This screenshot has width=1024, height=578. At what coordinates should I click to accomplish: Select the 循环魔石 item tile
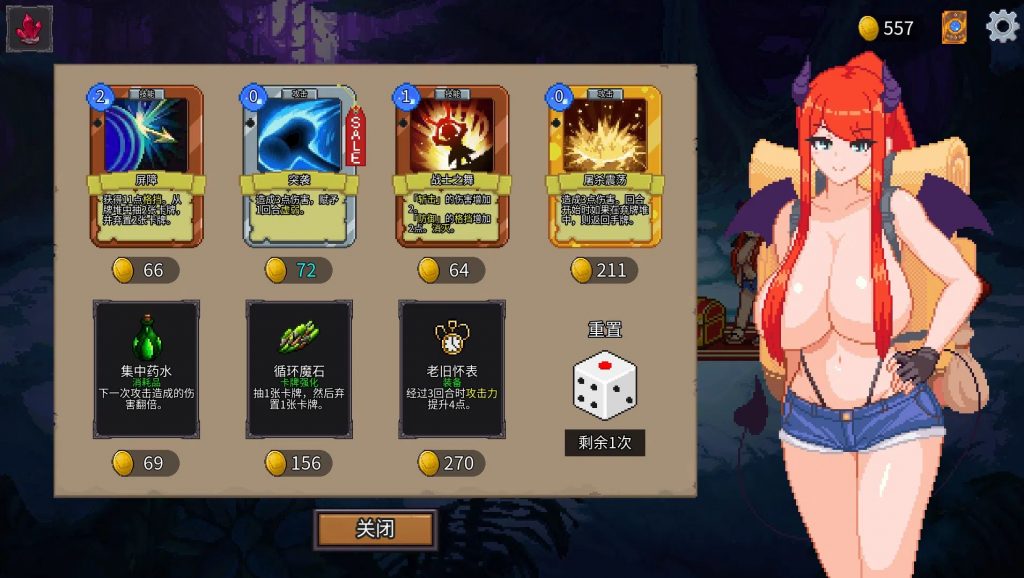(299, 368)
